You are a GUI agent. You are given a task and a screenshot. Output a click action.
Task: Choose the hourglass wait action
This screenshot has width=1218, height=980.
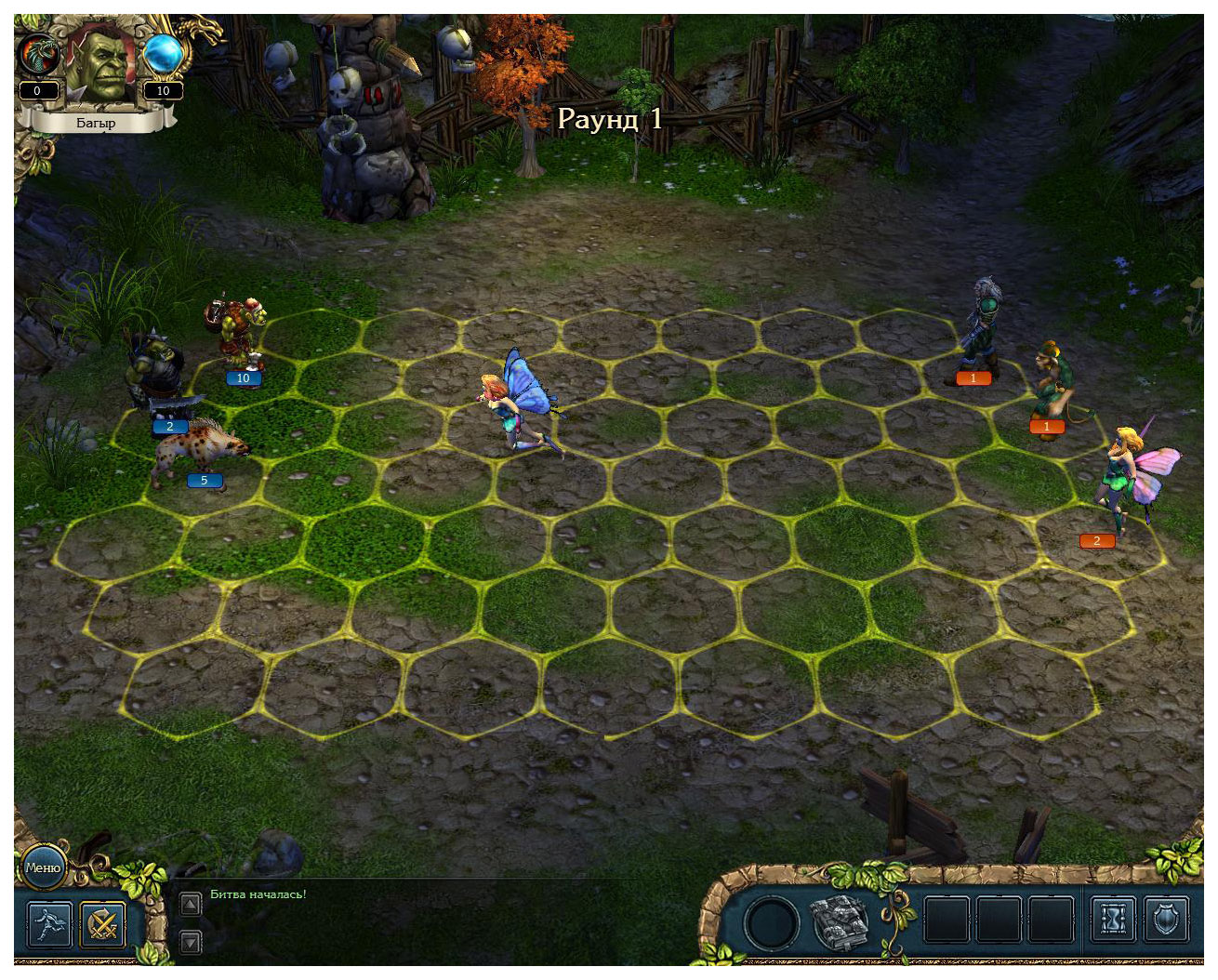[1112, 920]
